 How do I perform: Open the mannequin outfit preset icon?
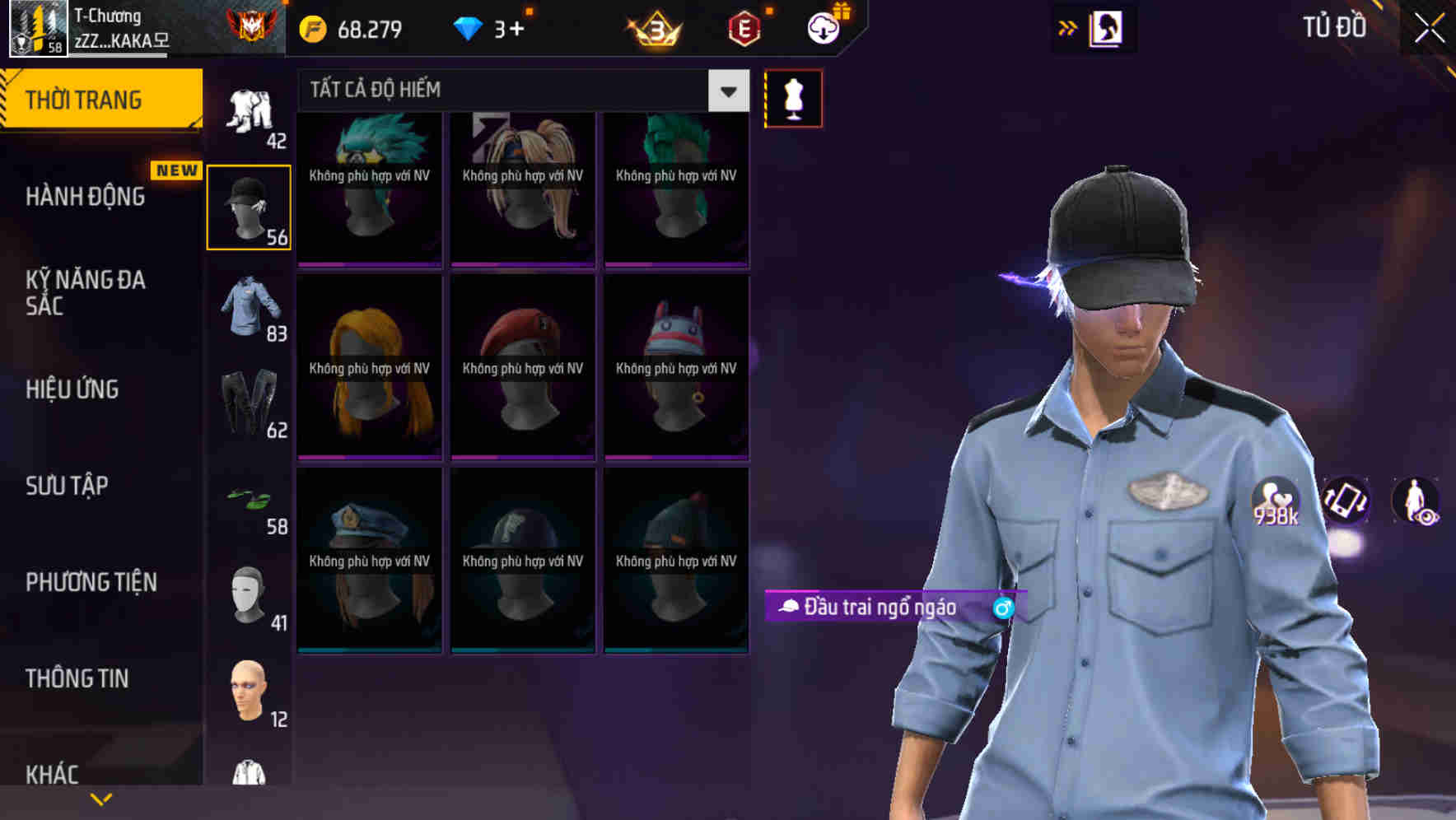coord(793,98)
